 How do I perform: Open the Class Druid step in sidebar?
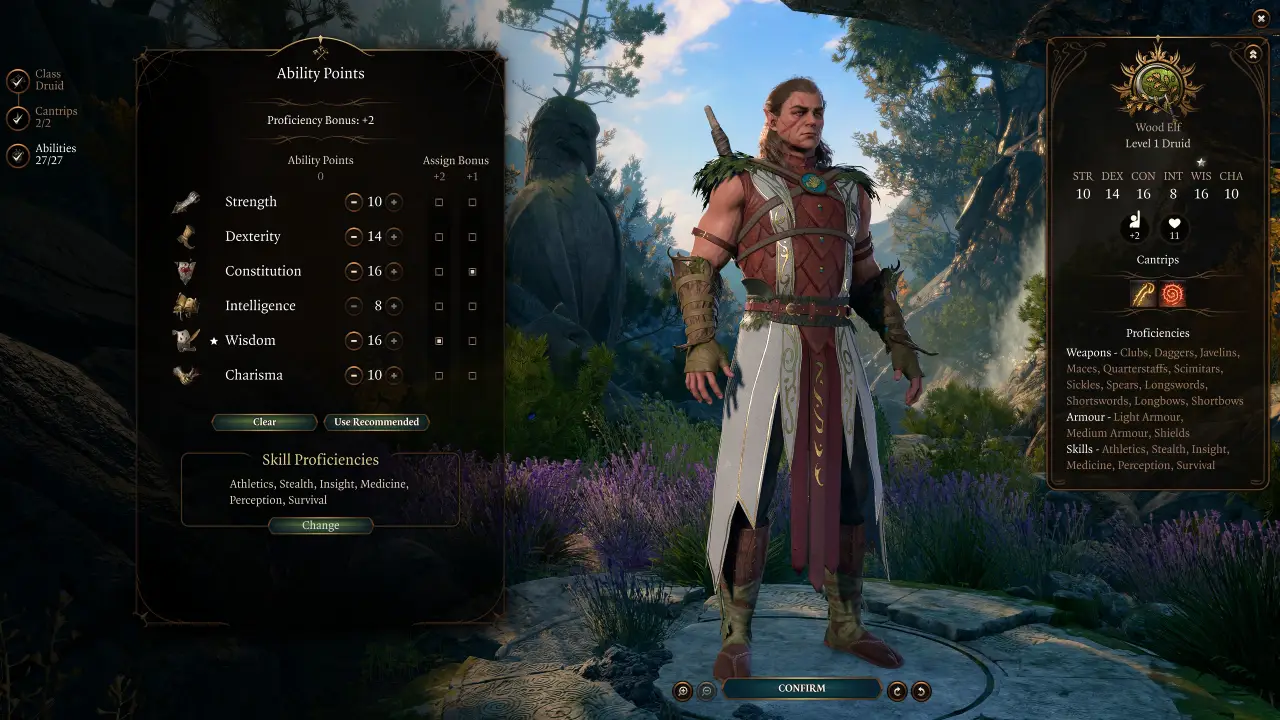tap(47, 78)
